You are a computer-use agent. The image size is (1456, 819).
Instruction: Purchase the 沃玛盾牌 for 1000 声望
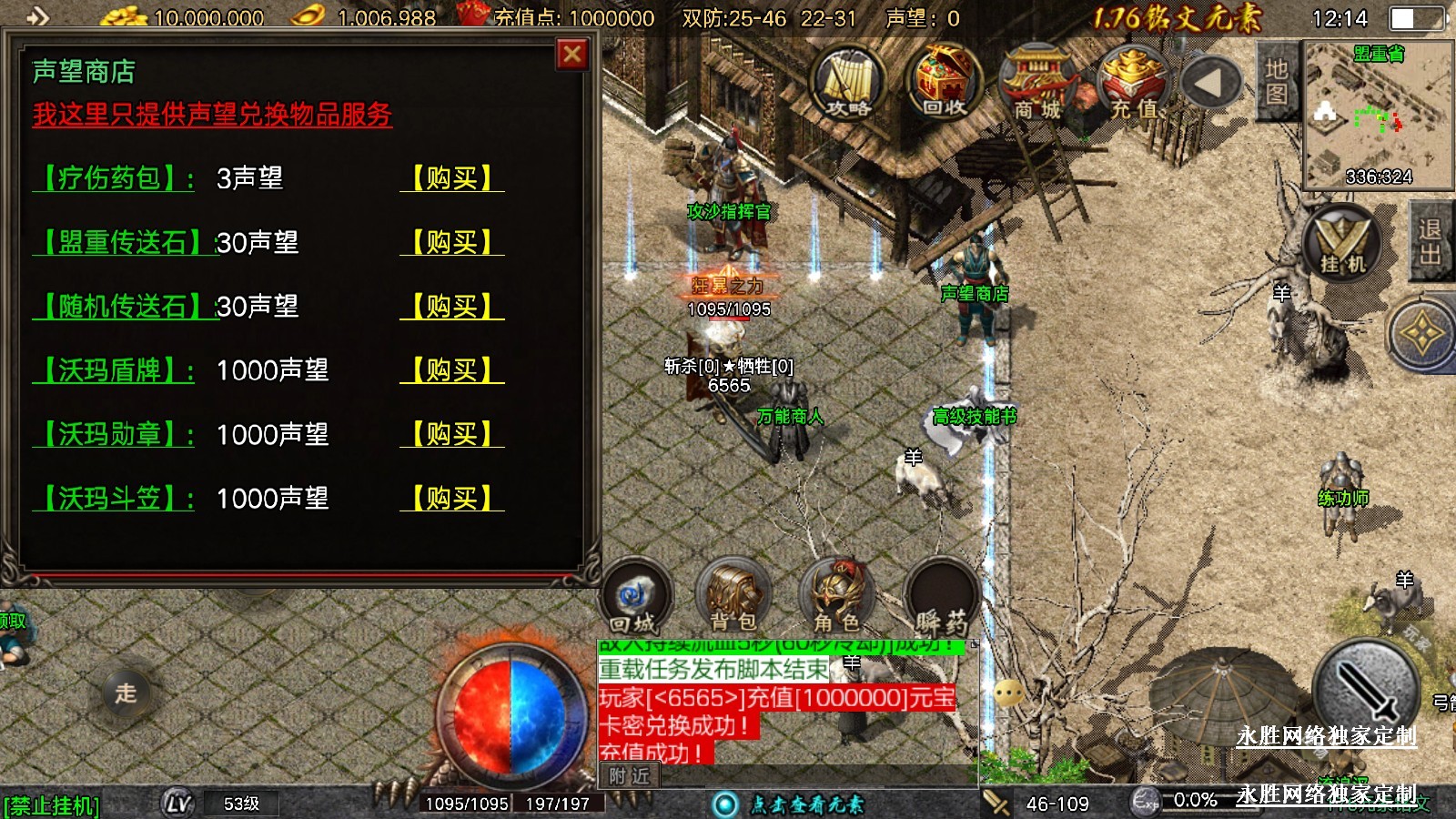[451, 370]
